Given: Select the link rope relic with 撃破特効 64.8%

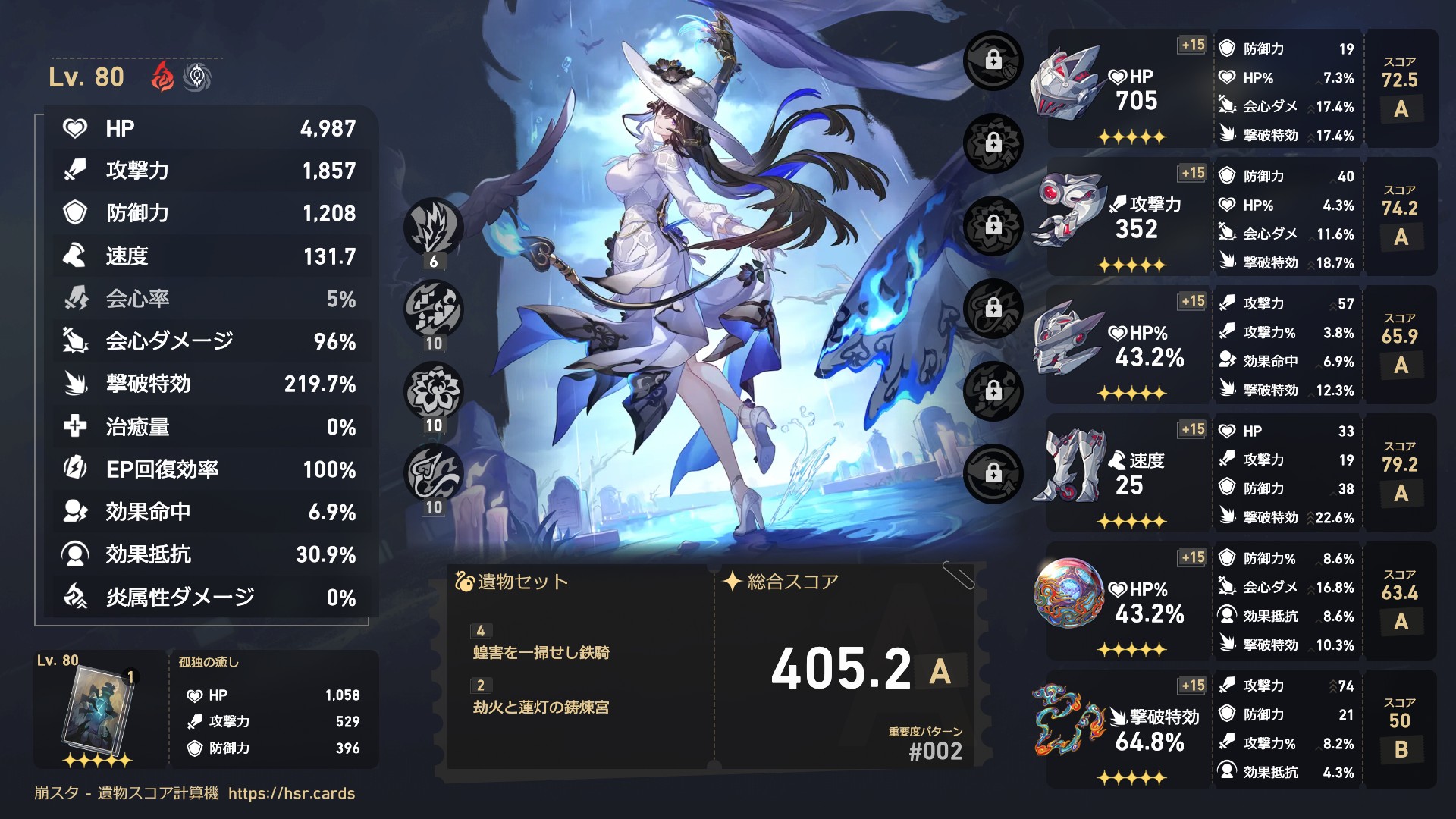Looking at the screenshot, I should point(1068,720).
